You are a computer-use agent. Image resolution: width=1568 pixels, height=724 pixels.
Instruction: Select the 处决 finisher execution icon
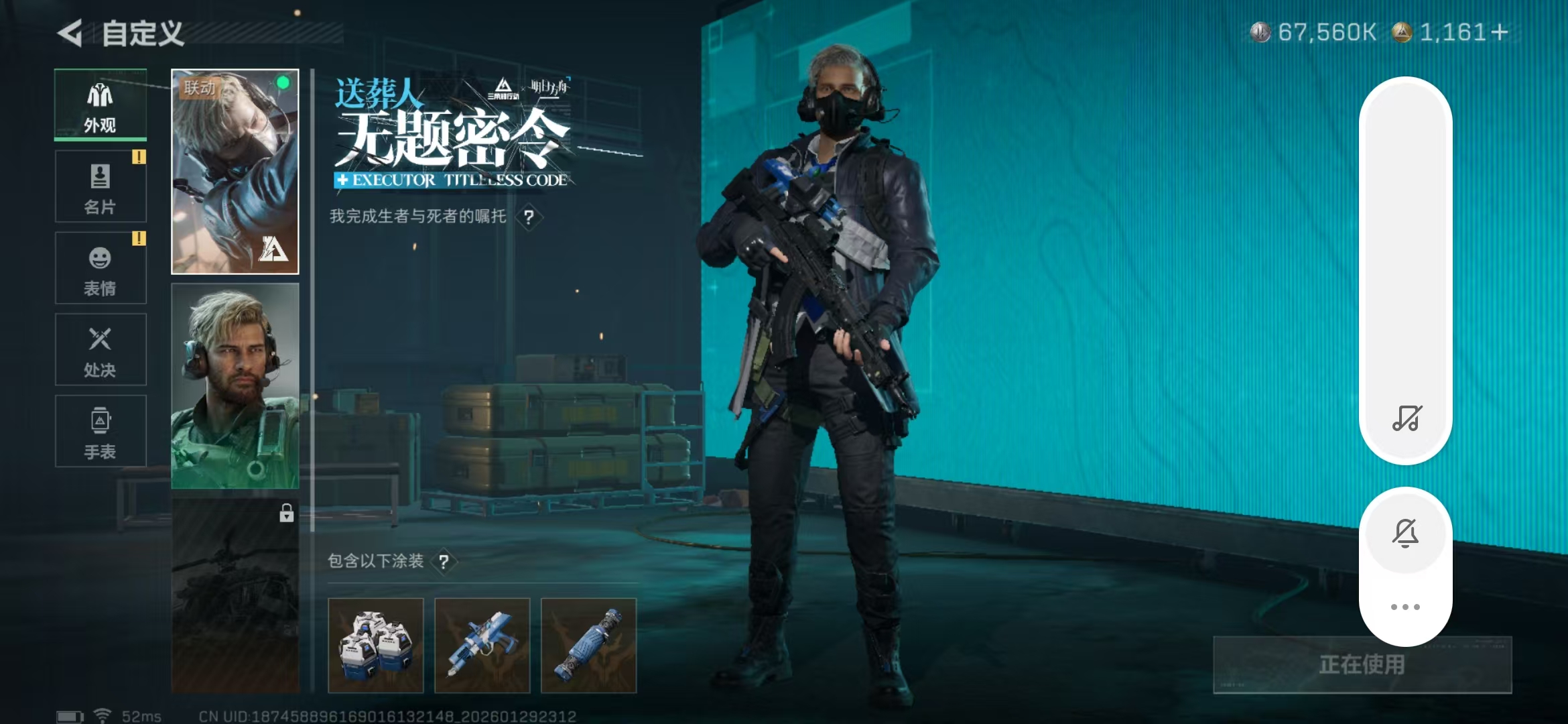click(x=100, y=349)
